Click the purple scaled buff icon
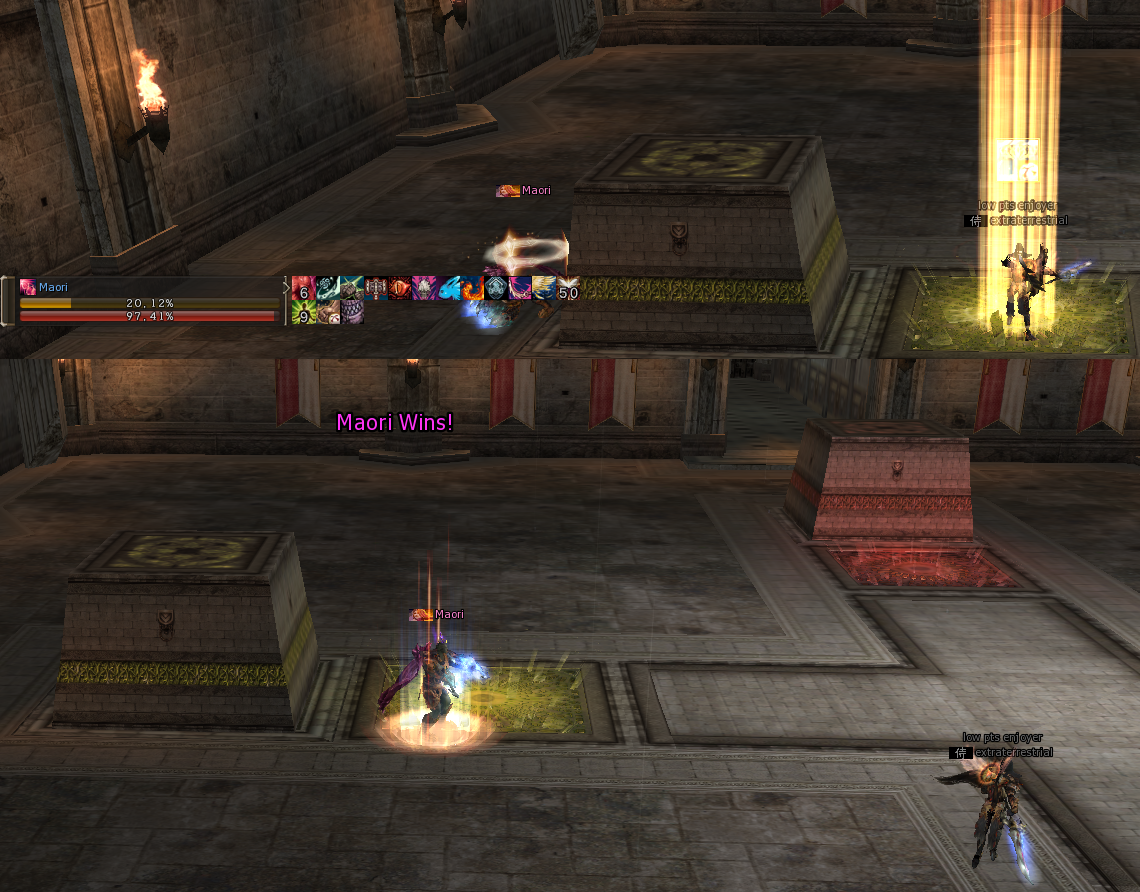1140x892 pixels. [352, 312]
